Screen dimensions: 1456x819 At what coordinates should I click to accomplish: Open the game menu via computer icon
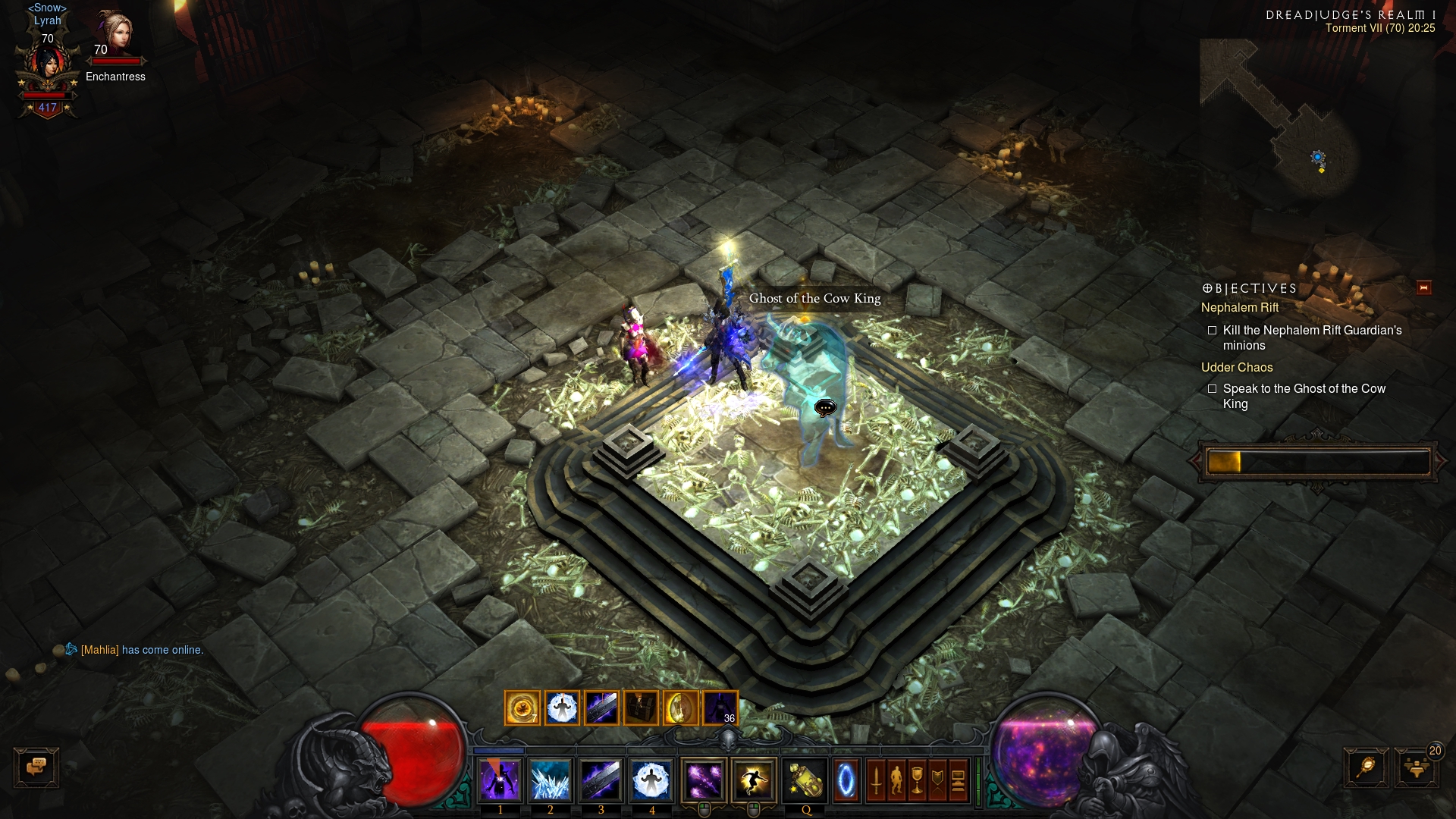pos(958,780)
